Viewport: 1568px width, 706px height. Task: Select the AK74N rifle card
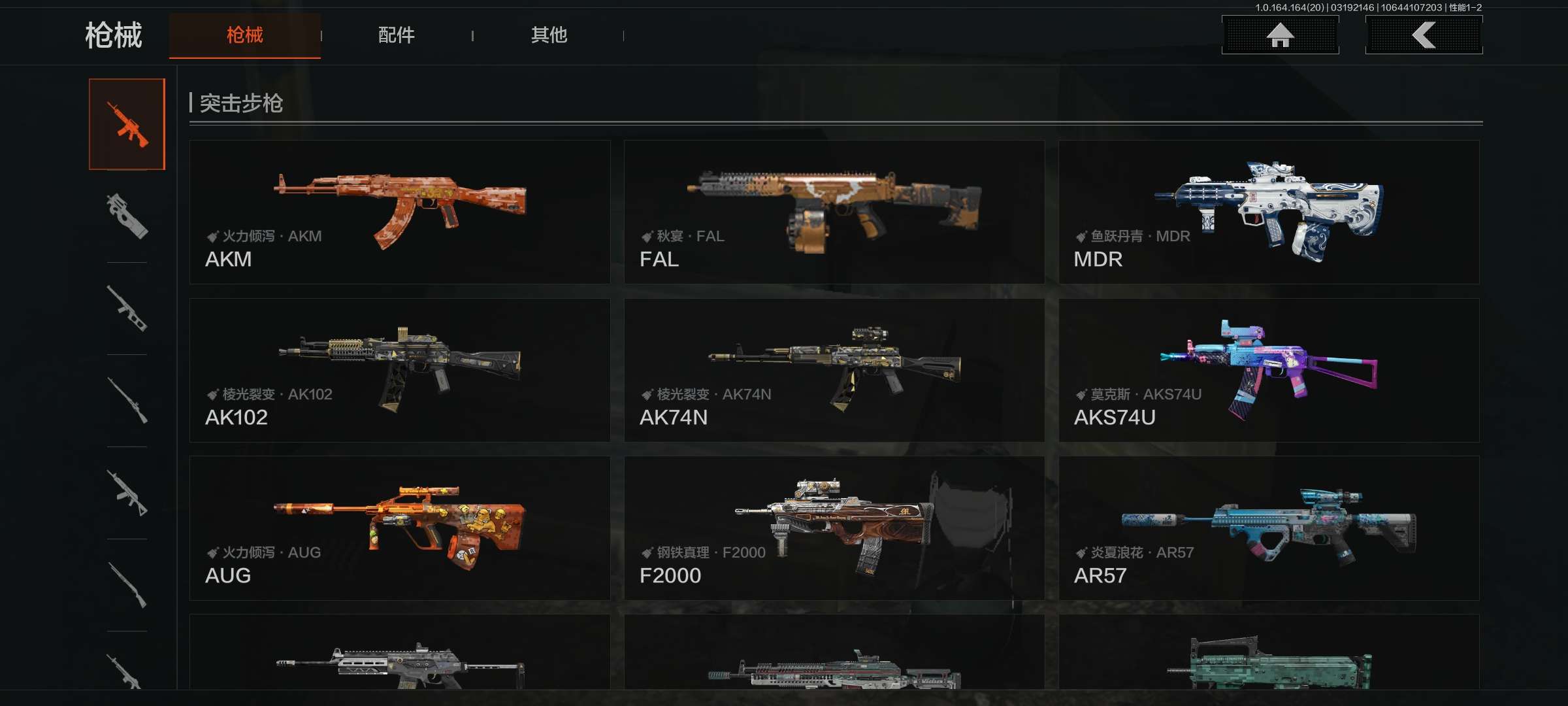[834, 370]
